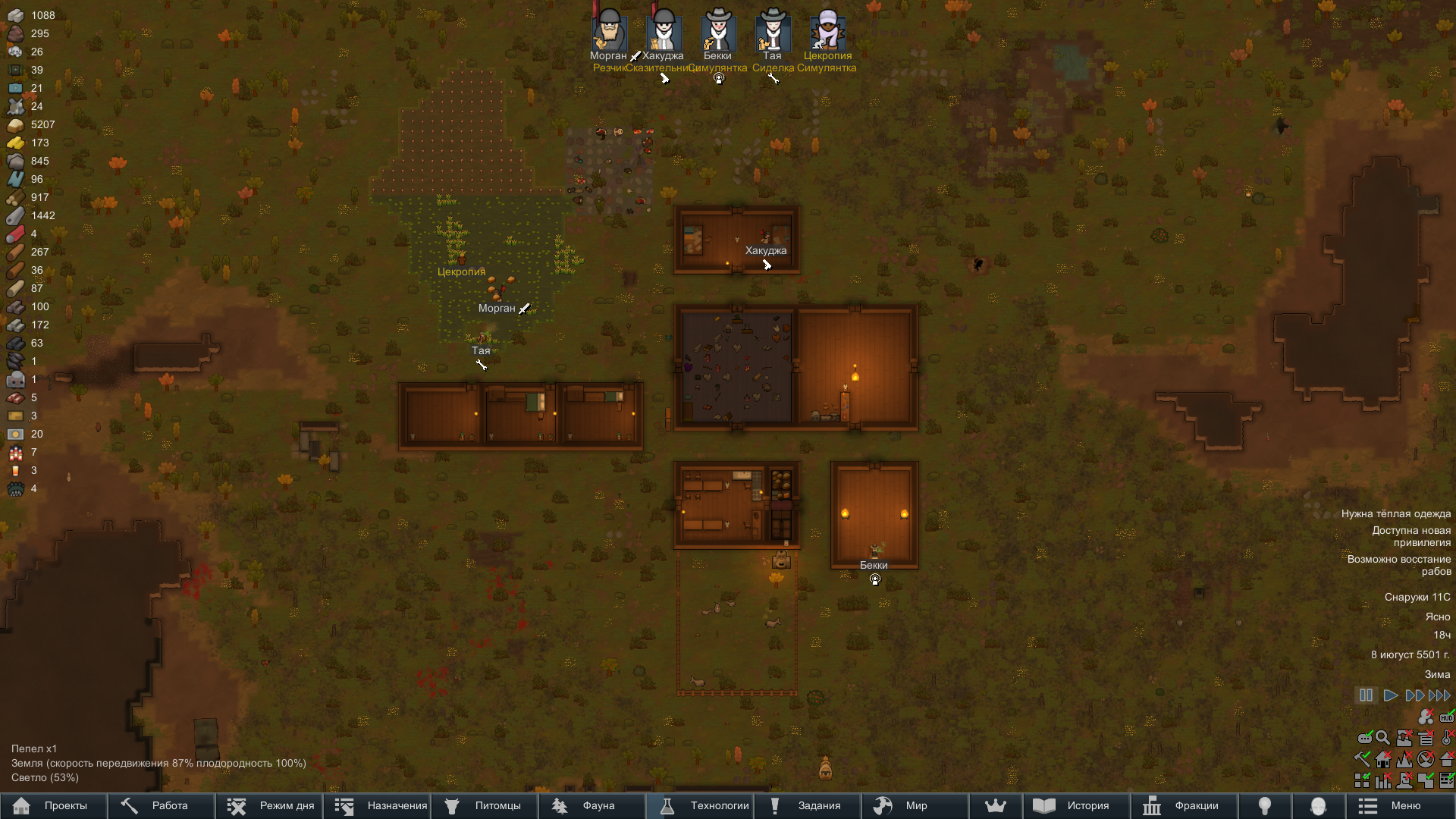View the Задания quests tab

807,805
